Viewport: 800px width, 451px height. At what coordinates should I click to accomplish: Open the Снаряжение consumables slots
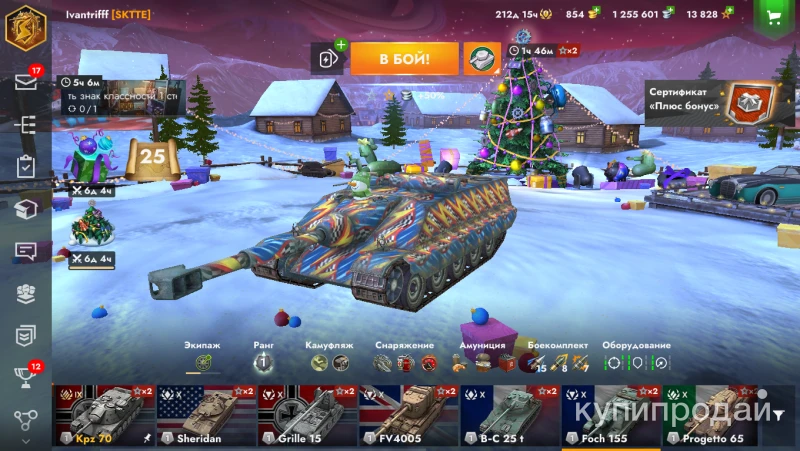tap(405, 362)
